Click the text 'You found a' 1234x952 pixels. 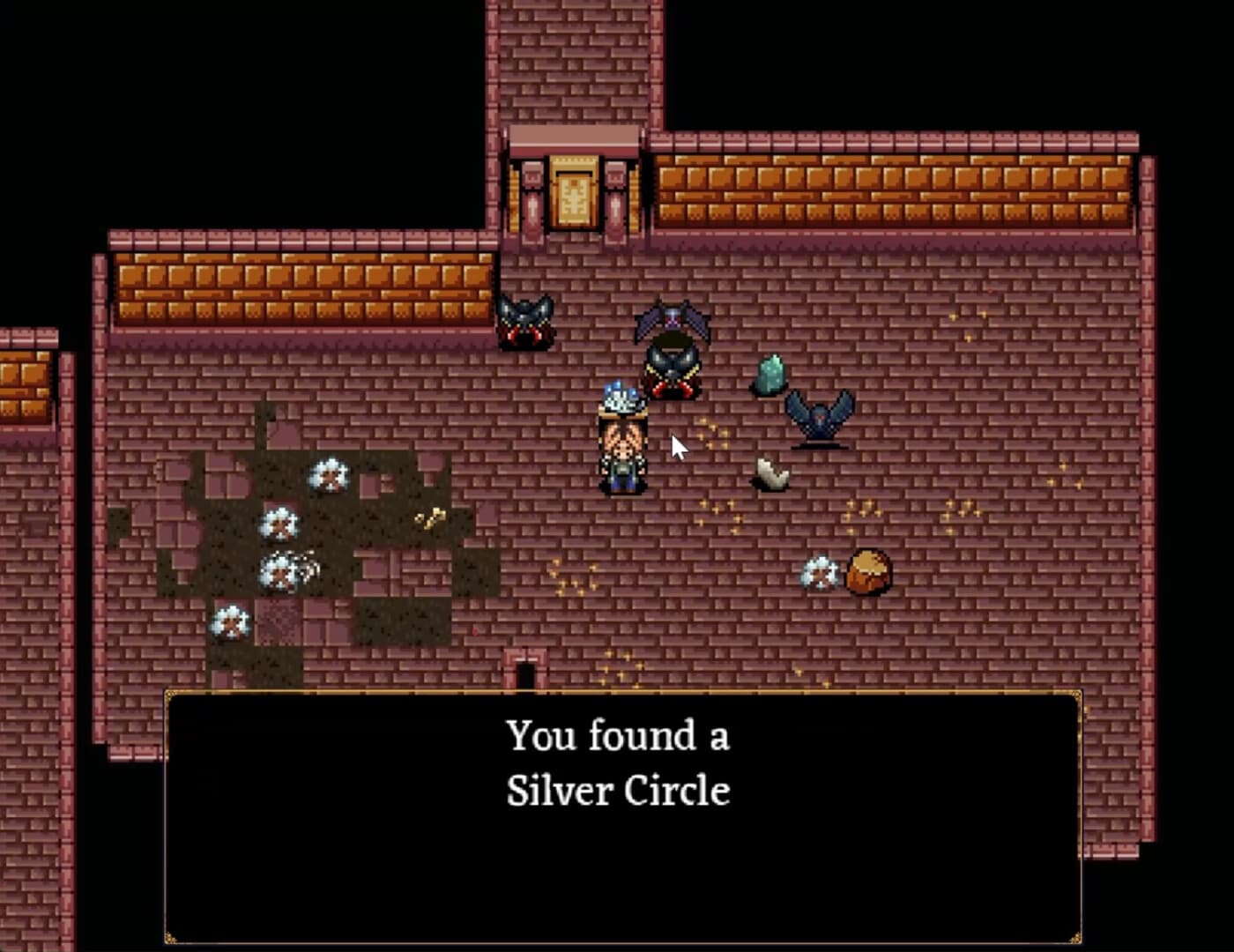(x=617, y=733)
